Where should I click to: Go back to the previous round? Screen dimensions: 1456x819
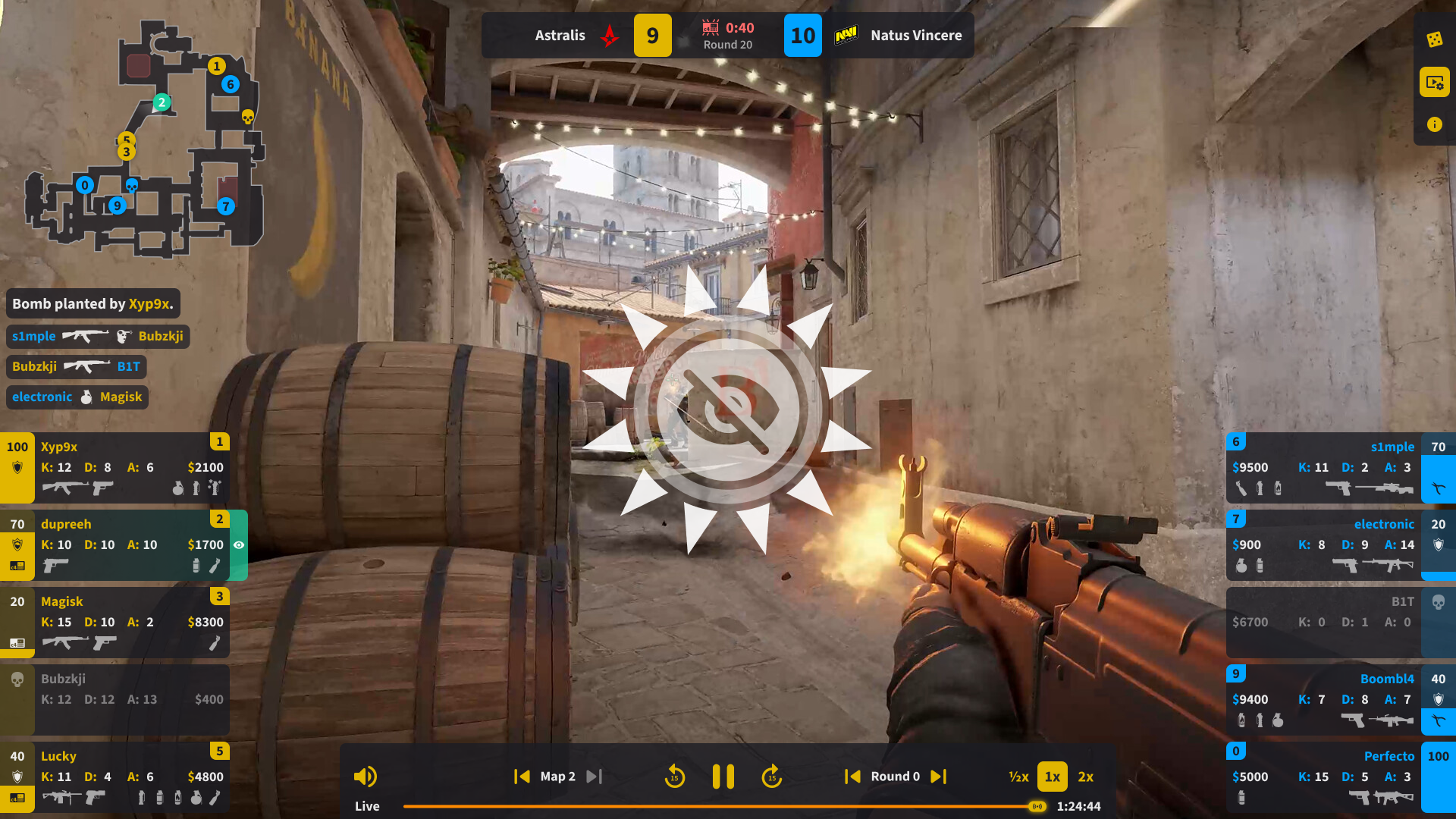851,776
